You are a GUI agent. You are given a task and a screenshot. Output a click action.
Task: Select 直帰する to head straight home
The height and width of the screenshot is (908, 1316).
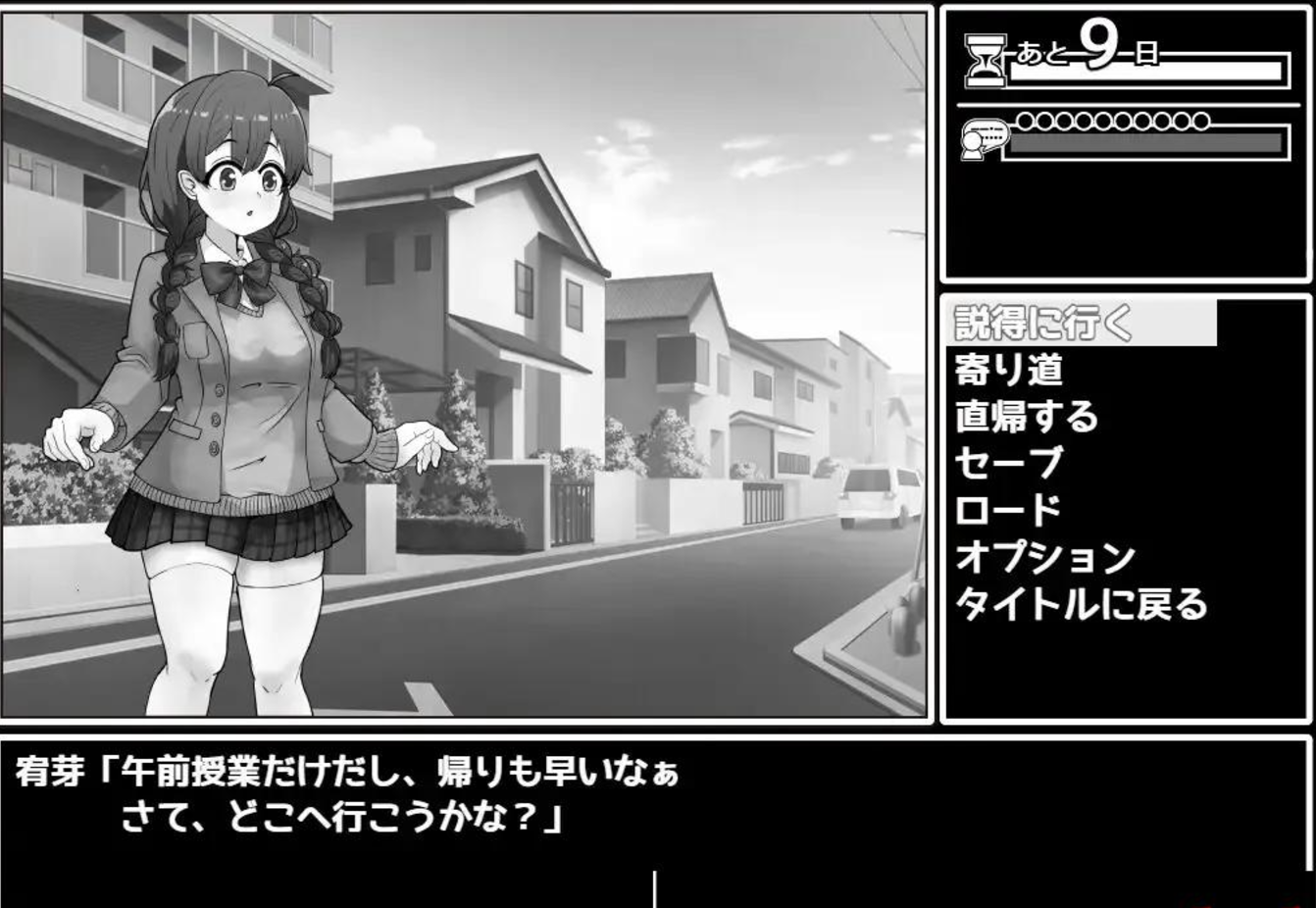[1027, 416]
